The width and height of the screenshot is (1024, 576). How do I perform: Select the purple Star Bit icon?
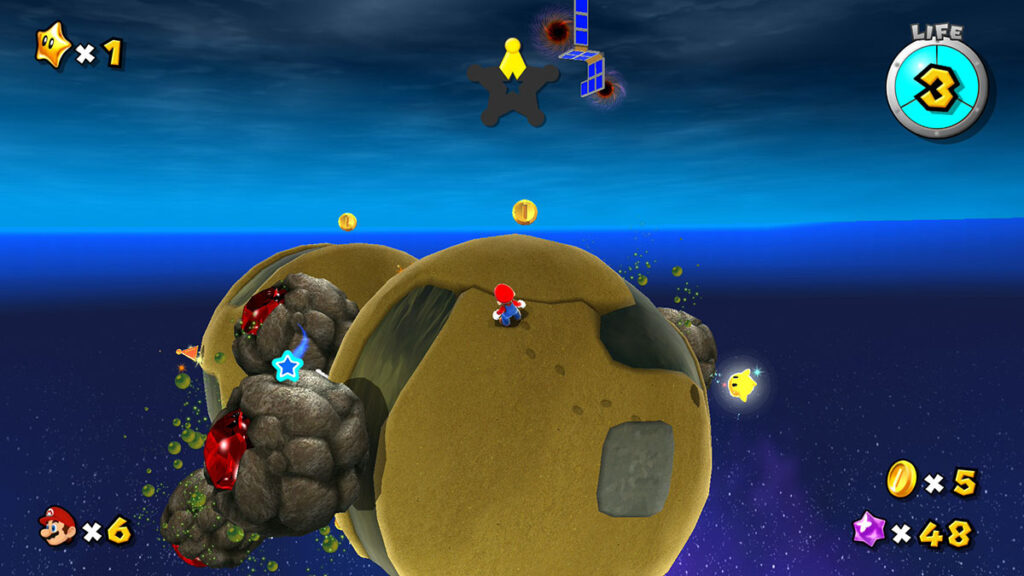[868, 529]
